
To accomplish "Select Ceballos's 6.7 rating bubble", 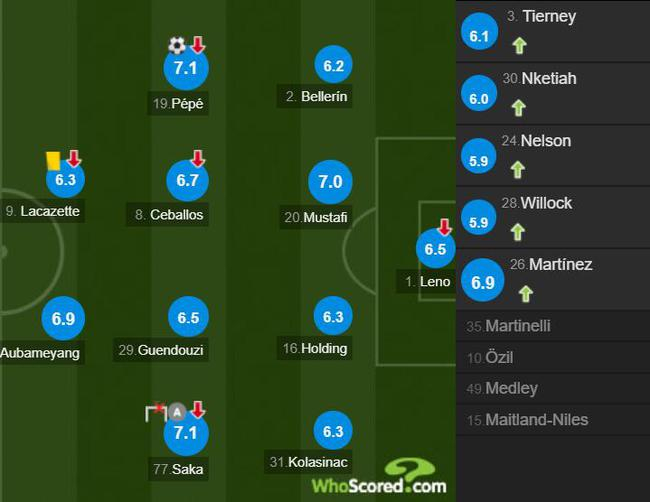I will pyautogui.click(x=185, y=181).
